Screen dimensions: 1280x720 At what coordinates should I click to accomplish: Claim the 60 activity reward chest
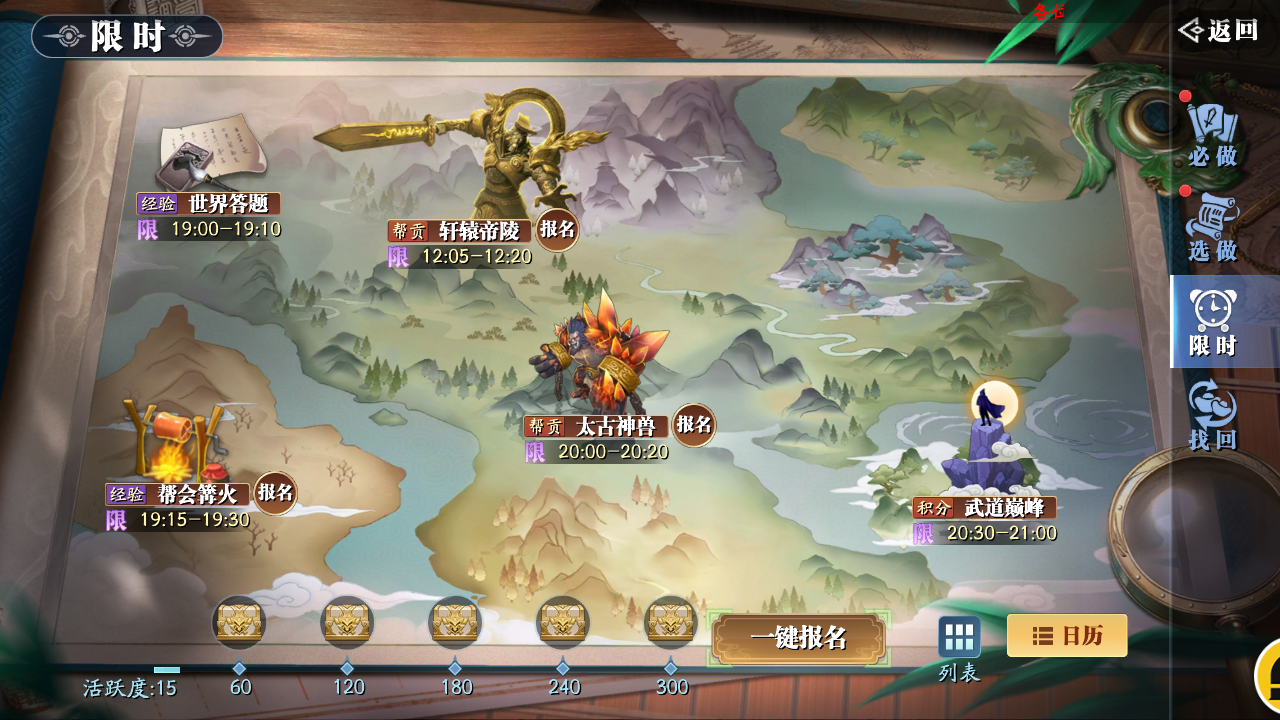tap(239, 622)
